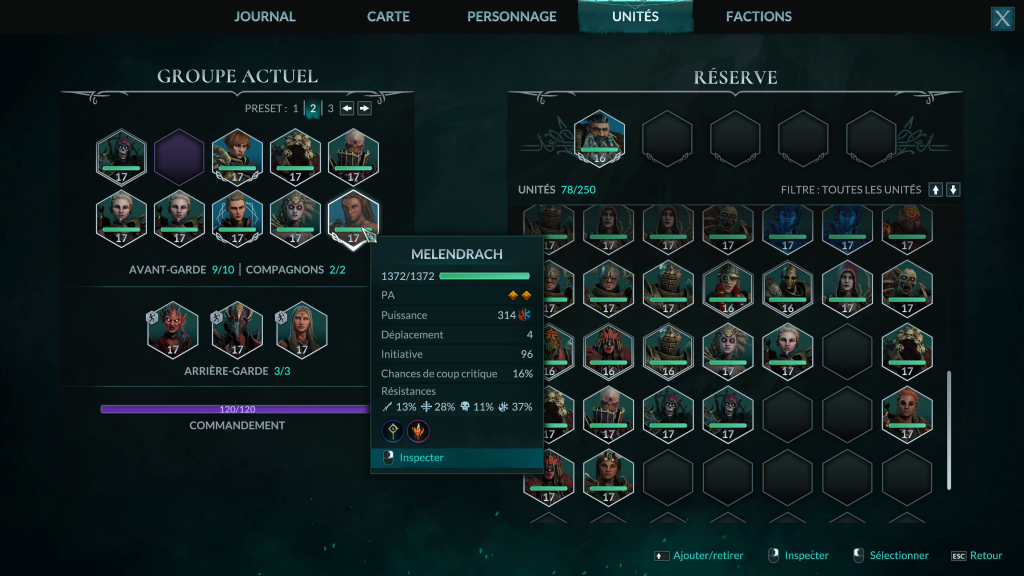Close the units screen with the X
The image size is (1024, 576).
point(1002,18)
